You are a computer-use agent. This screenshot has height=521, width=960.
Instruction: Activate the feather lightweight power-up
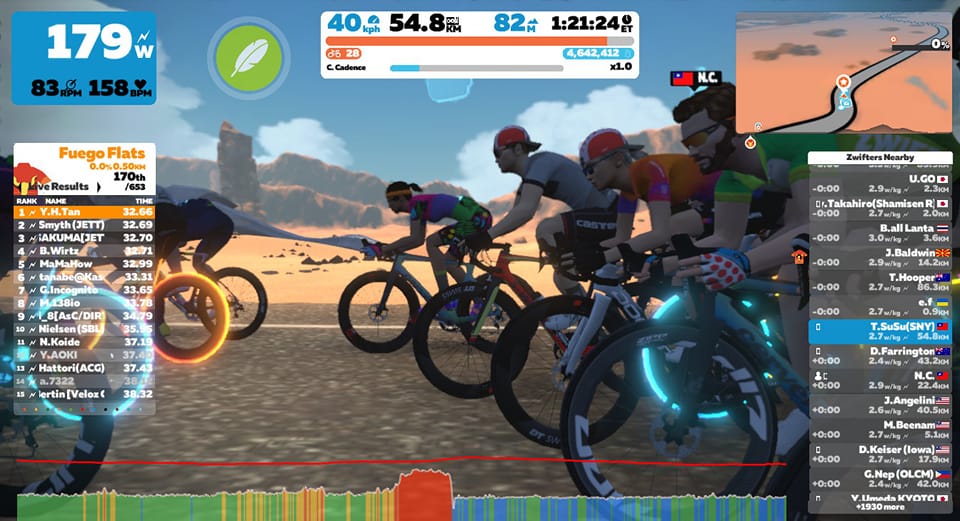(x=248, y=58)
